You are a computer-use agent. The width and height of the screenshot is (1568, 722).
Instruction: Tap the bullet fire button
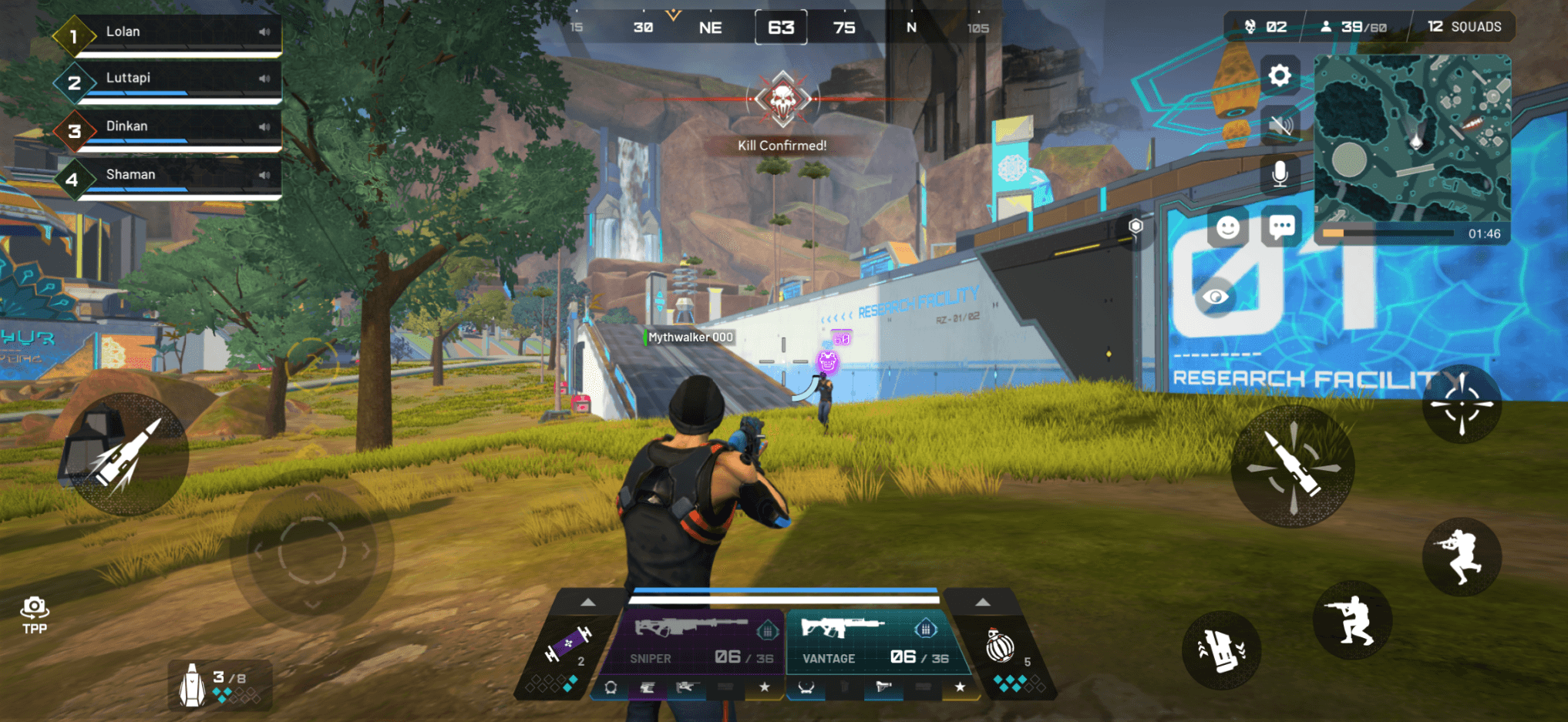point(1293,466)
